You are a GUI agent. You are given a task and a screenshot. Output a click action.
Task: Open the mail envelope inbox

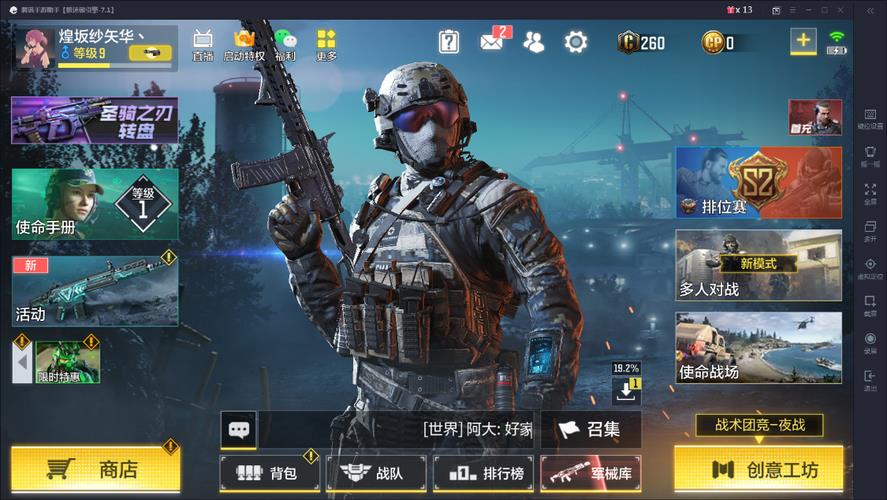tap(493, 42)
